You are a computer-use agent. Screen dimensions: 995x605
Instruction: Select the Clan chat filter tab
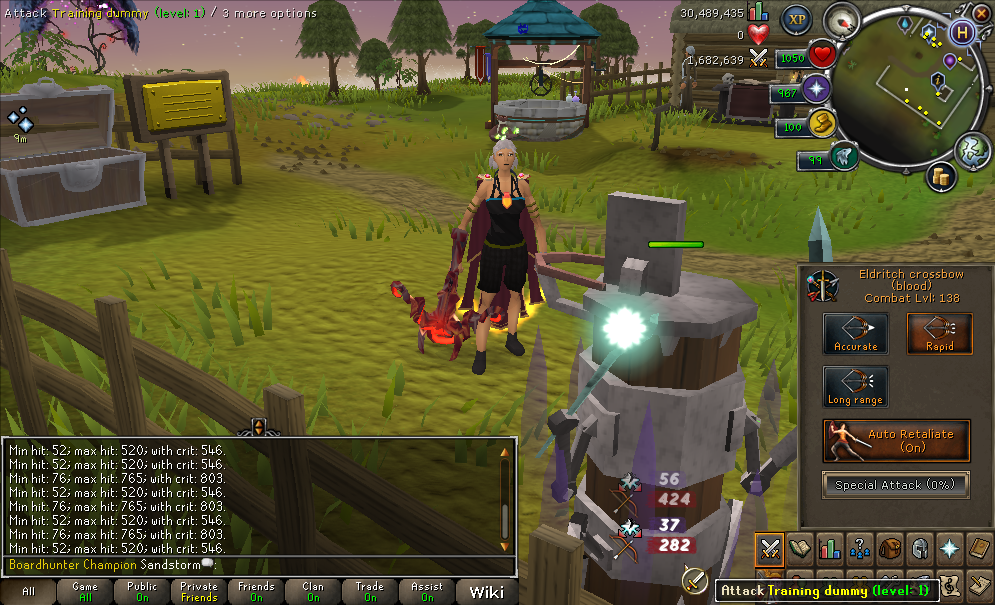point(313,592)
